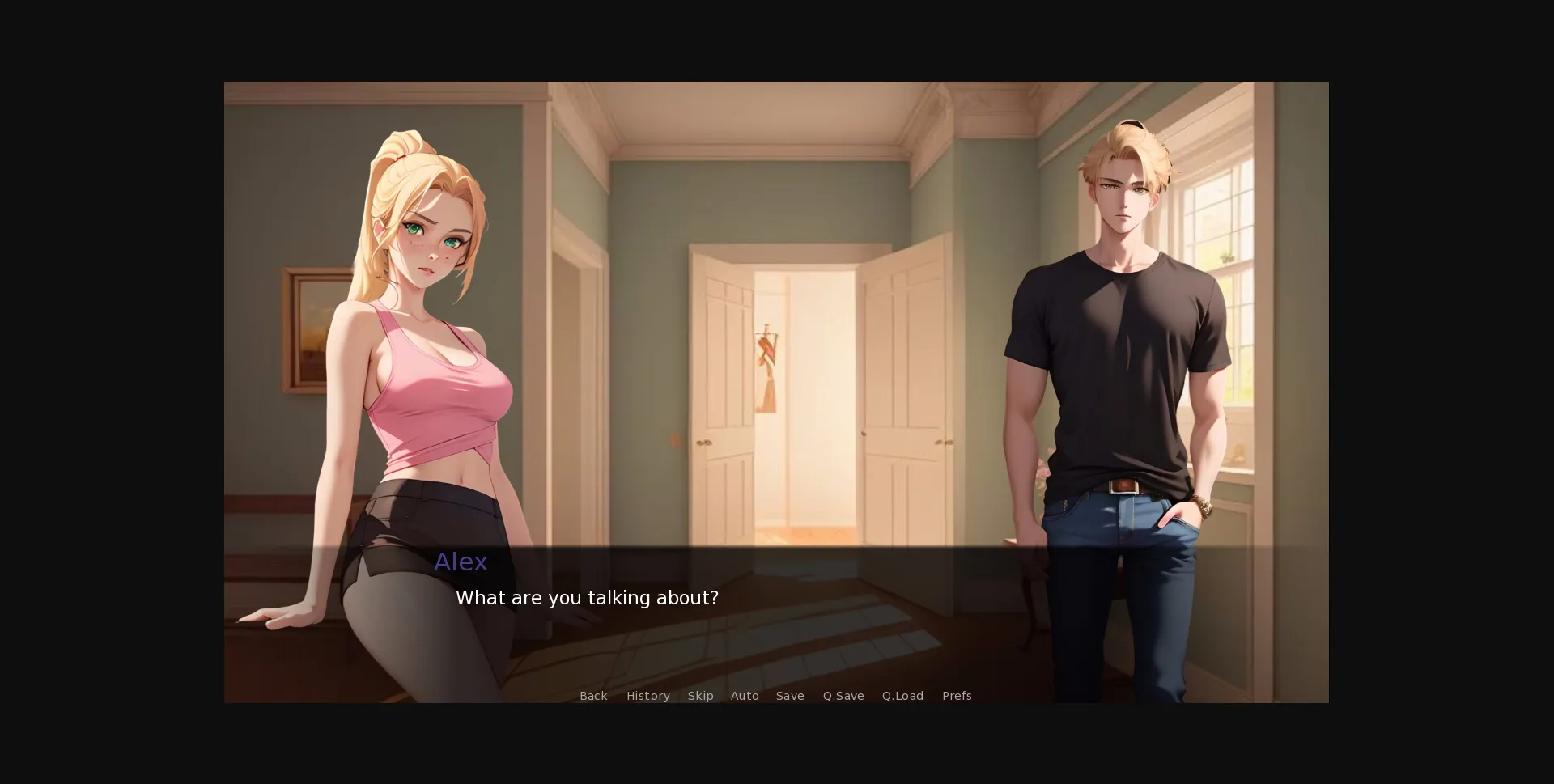Screen dimensions: 1554x784
Task: Enable Auto-forward dialogue mode
Action: [x=745, y=696]
